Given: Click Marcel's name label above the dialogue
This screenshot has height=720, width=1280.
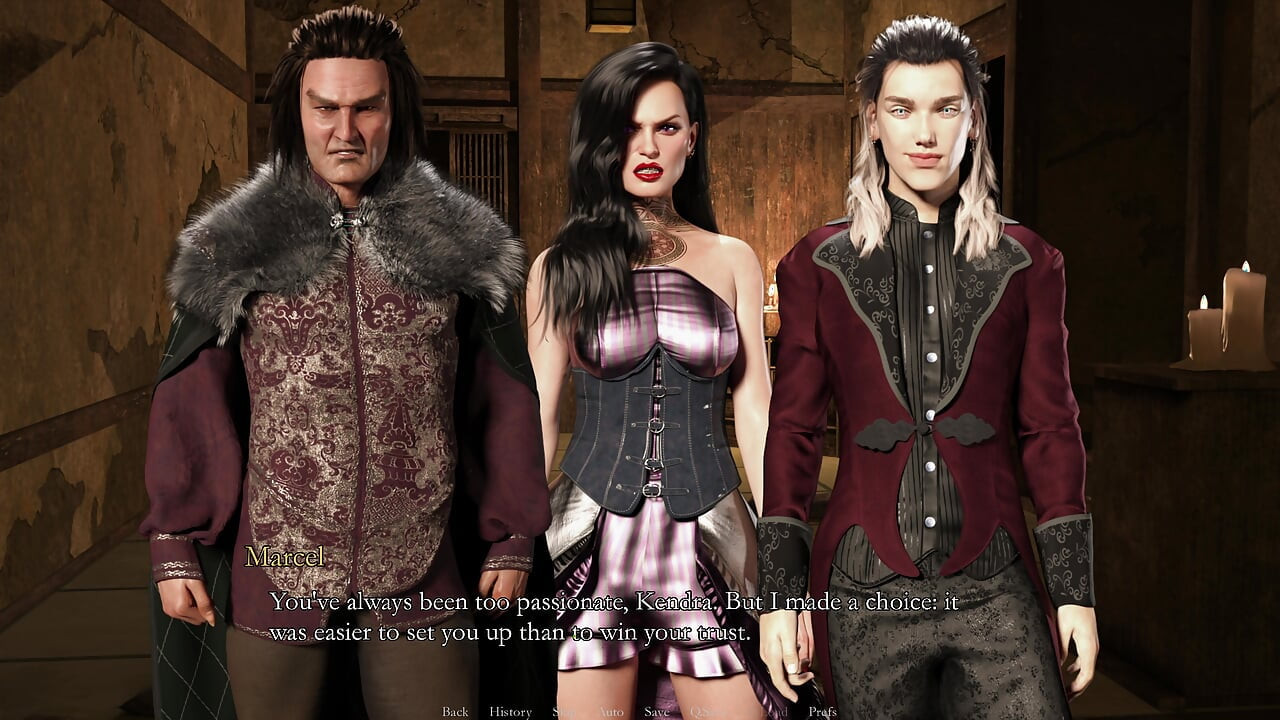Looking at the screenshot, I should [287, 559].
